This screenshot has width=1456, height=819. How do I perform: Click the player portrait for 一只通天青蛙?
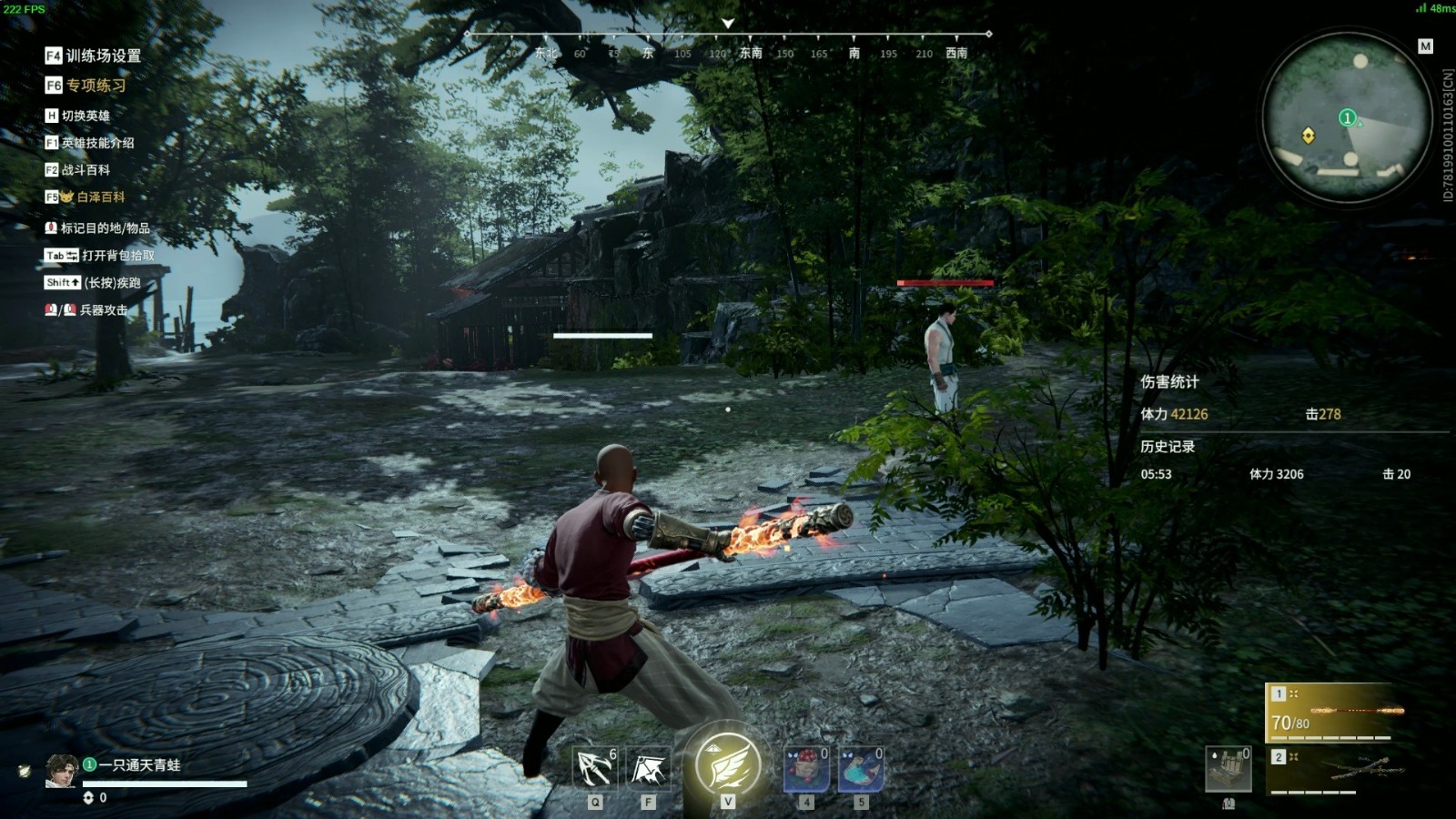click(62, 770)
